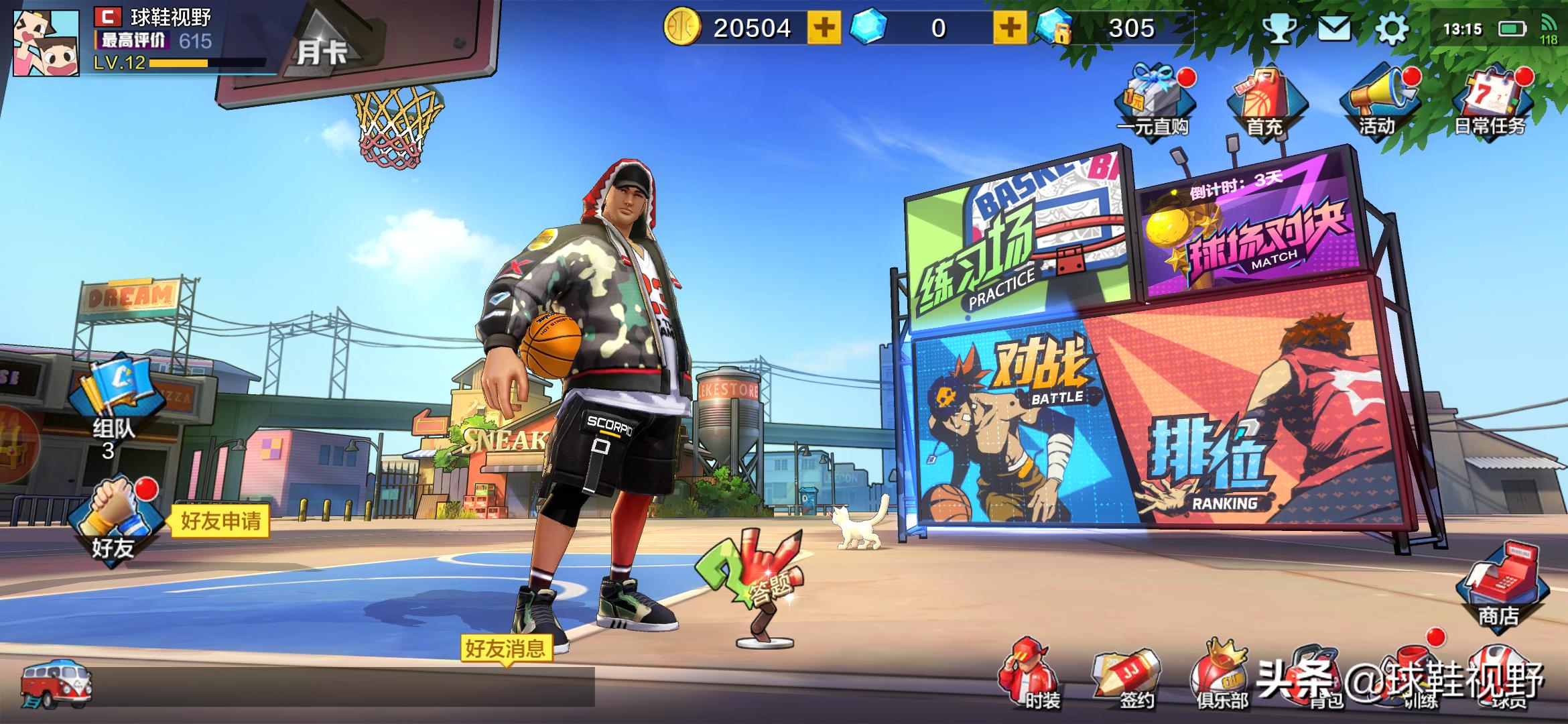This screenshot has width=1568, height=724.
Task: Add more gold coins with the plus button
Action: pyautogui.click(x=824, y=28)
